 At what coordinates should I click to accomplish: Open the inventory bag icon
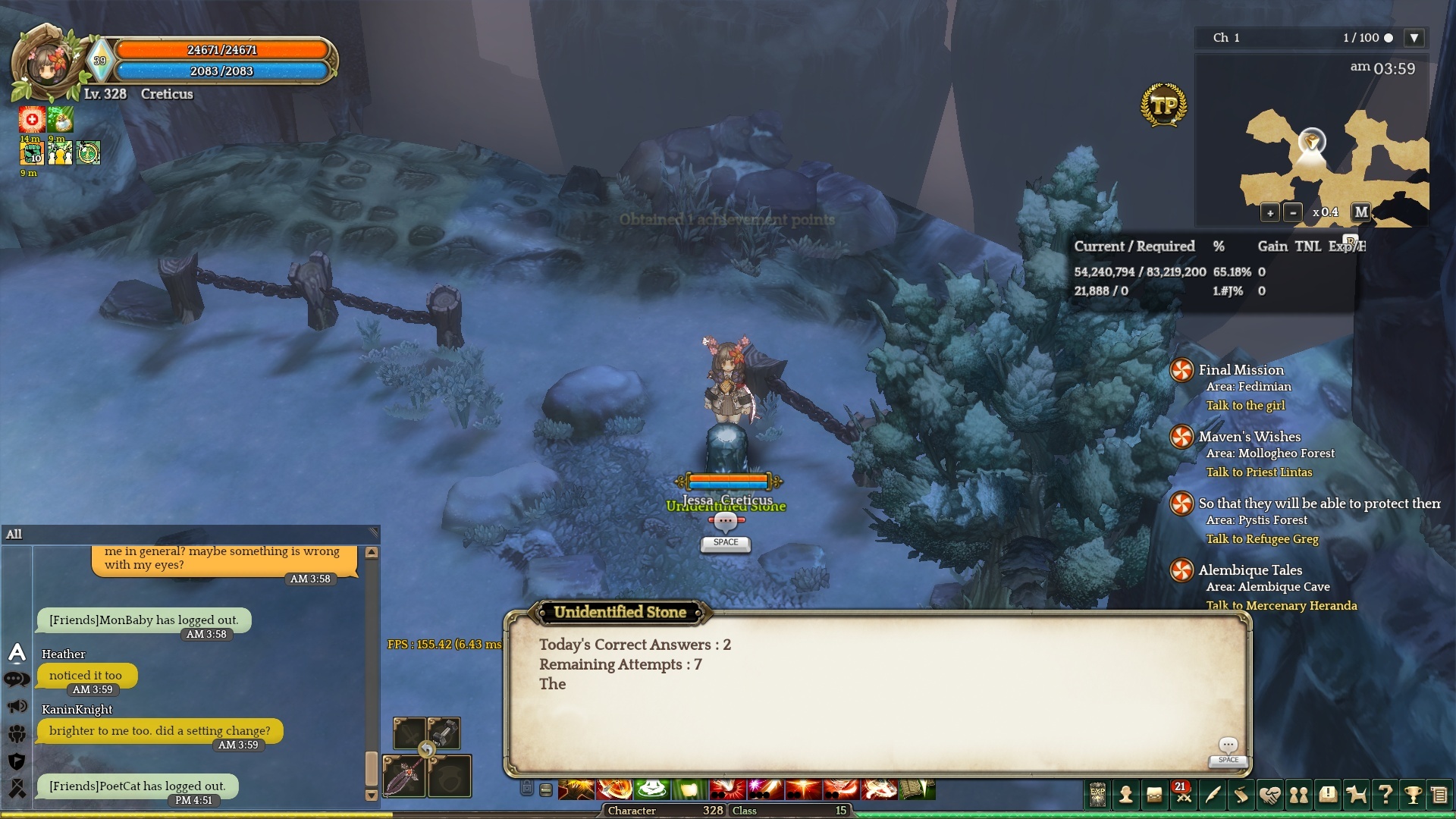coord(1154,795)
